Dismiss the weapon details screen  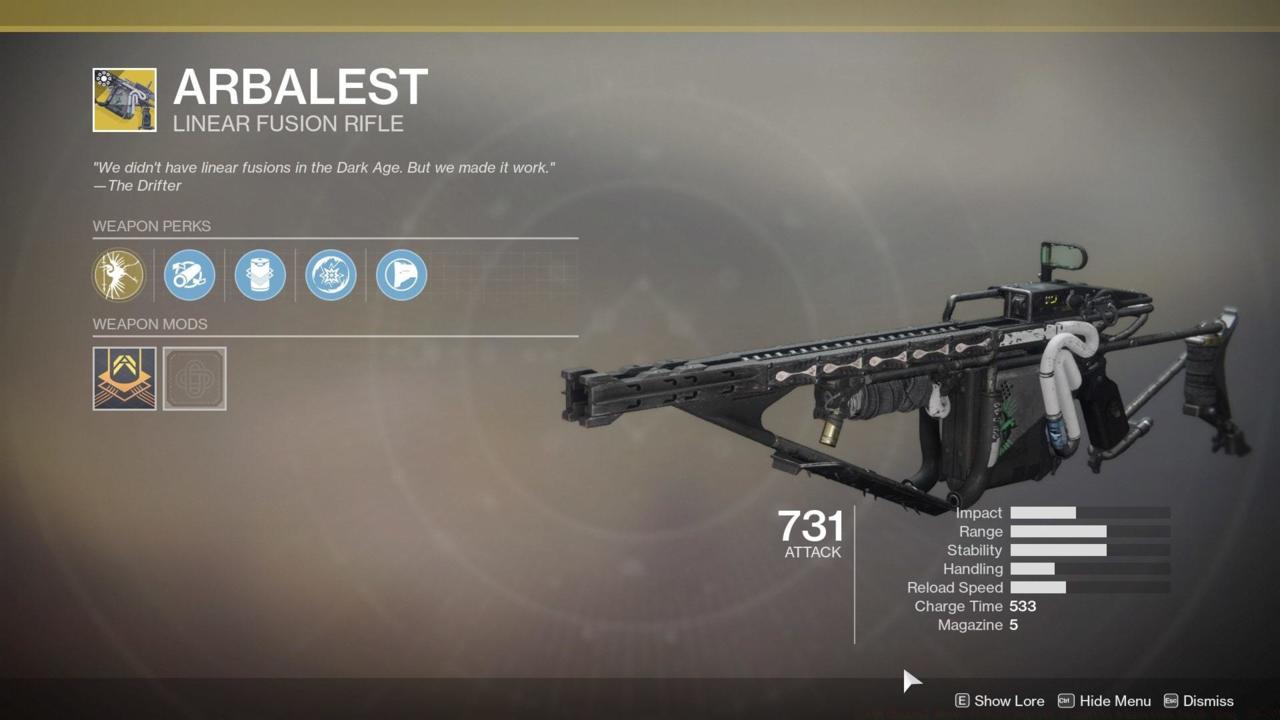[1198, 701]
